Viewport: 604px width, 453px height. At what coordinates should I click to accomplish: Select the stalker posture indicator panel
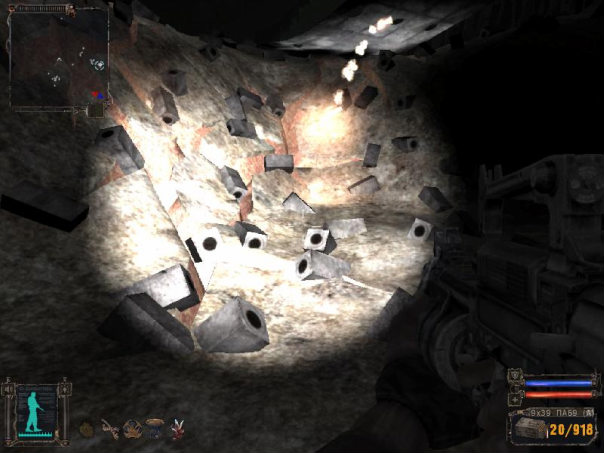click(36, 409)
